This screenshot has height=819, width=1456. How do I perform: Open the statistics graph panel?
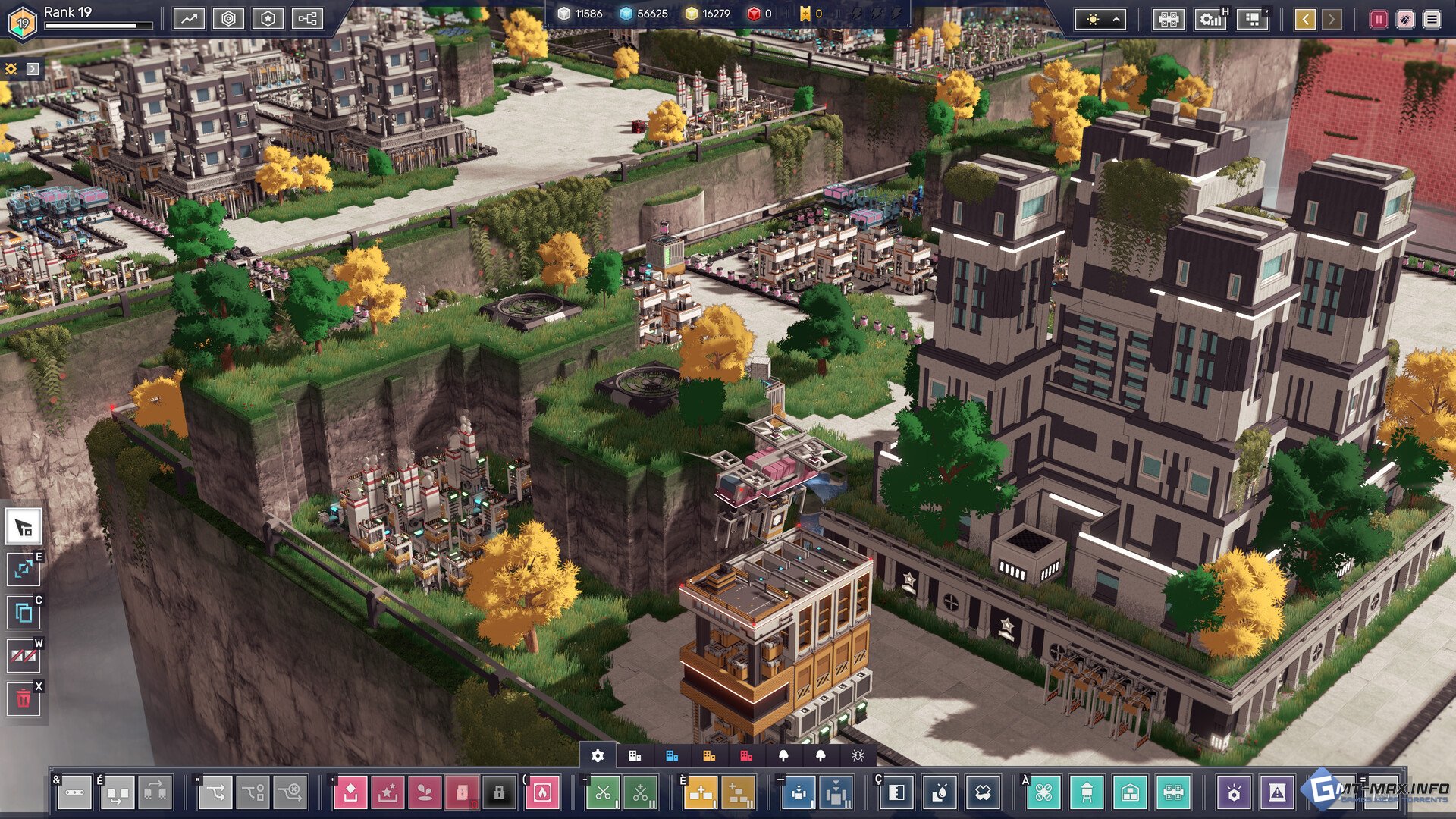[x=189, y=19]
